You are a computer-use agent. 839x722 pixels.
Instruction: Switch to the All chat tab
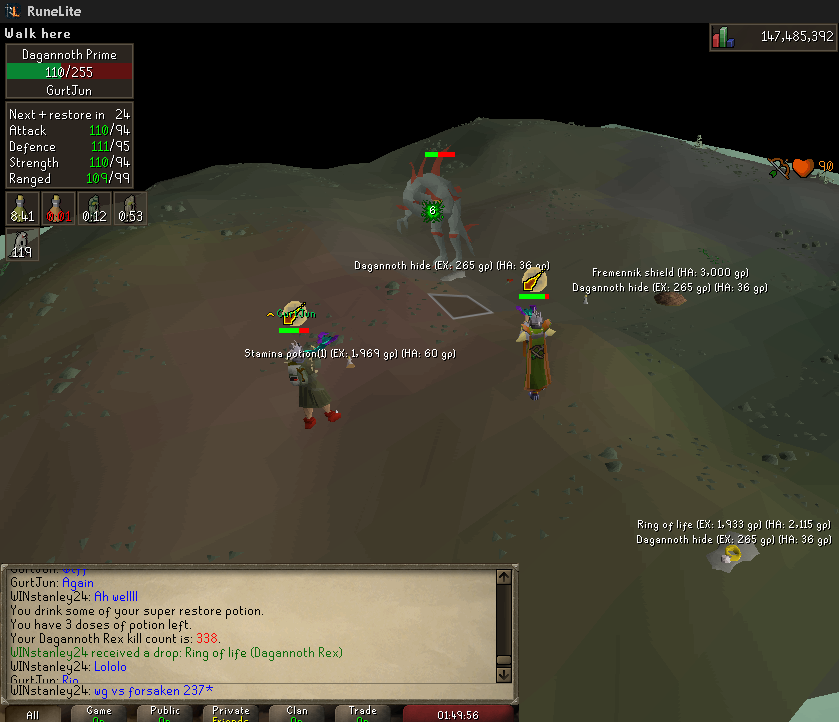pos(33,714)
